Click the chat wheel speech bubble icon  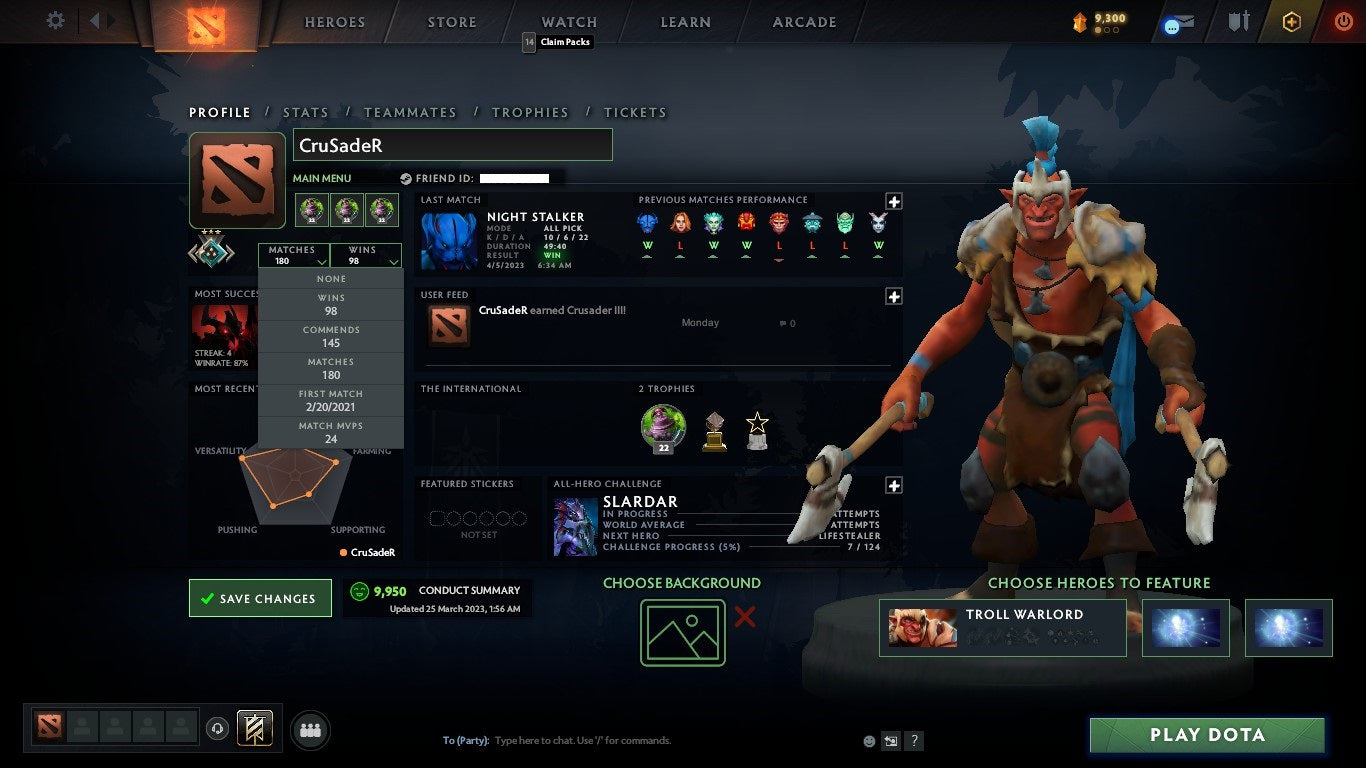click(x=1170, y=27)
